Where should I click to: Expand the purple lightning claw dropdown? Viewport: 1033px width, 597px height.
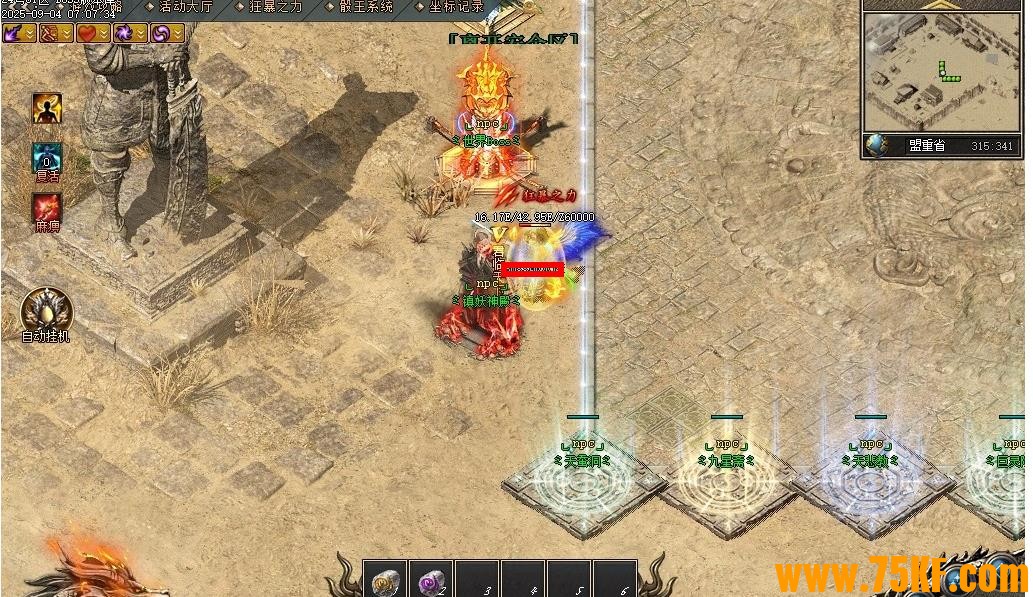(x=30, y=33)
